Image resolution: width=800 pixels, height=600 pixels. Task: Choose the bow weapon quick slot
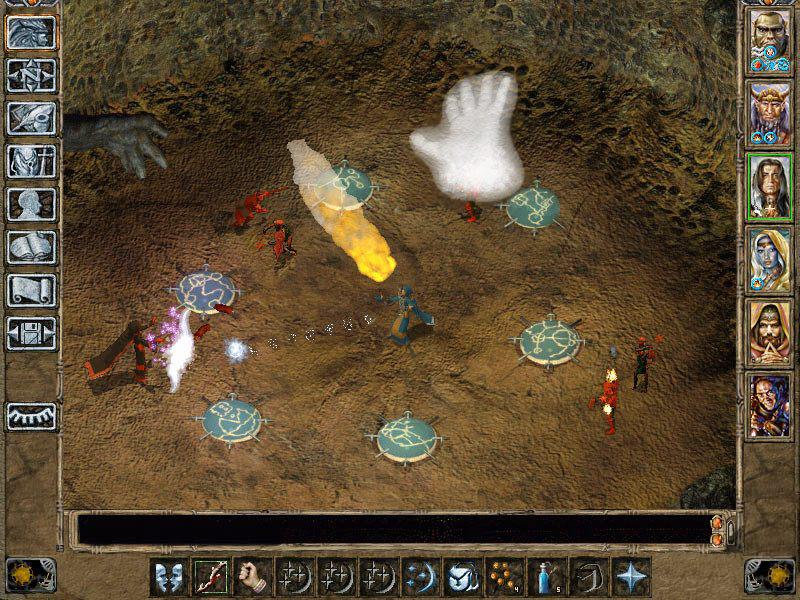coord(208,576)
